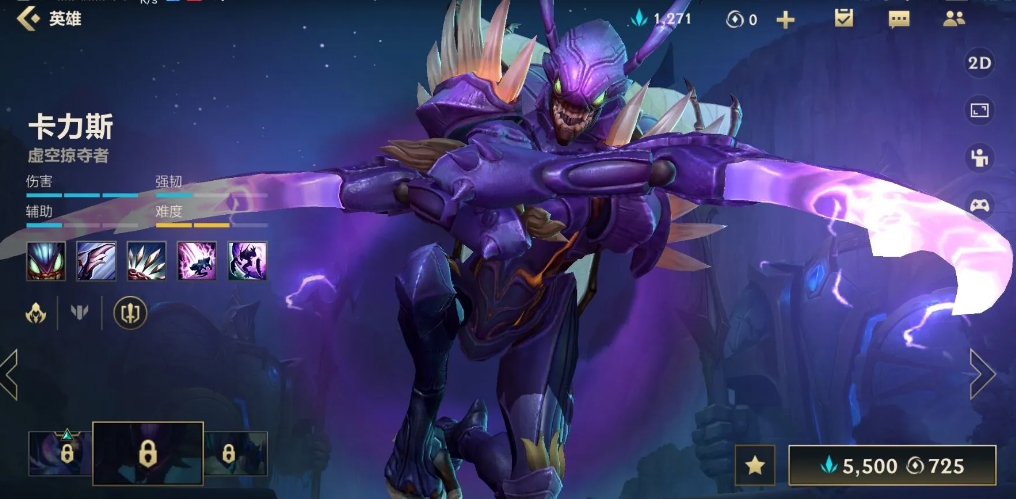Open the circled sword recommended build icon
The height and width of the screenshot is (499, 1016).
pyautogui.click(x=130, y=313)
